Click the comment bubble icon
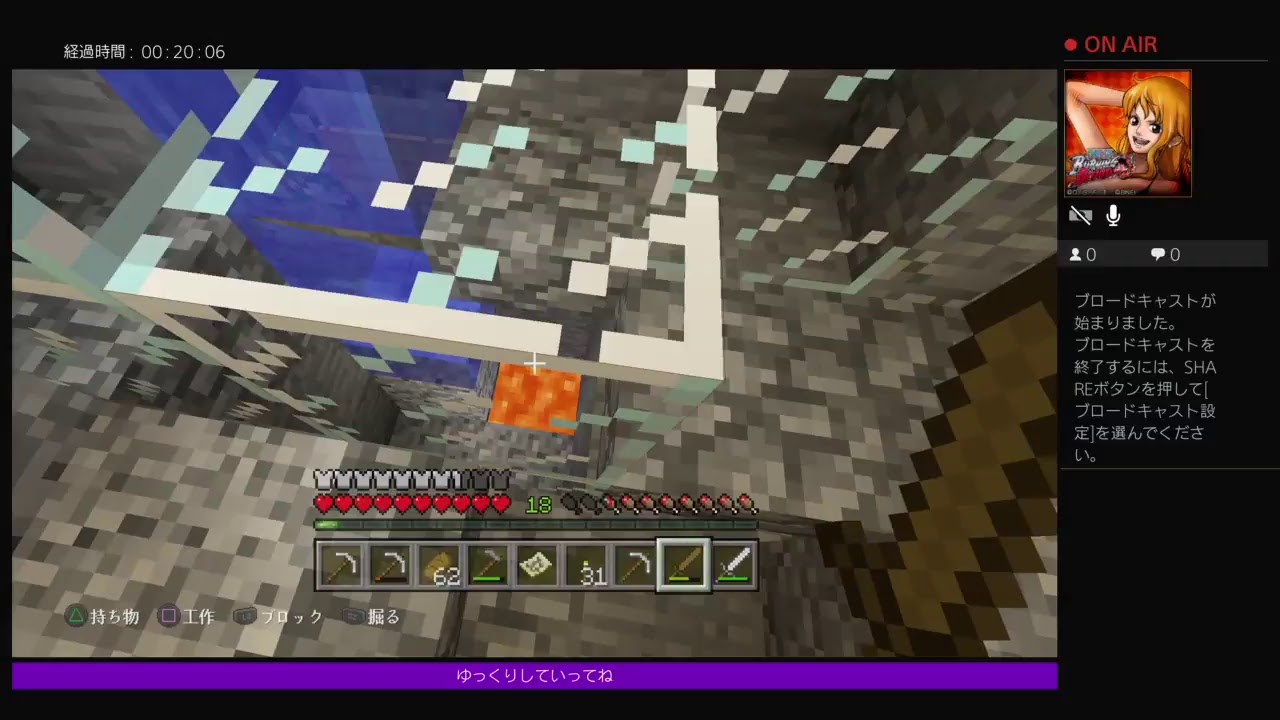 tap(1157, 254)
